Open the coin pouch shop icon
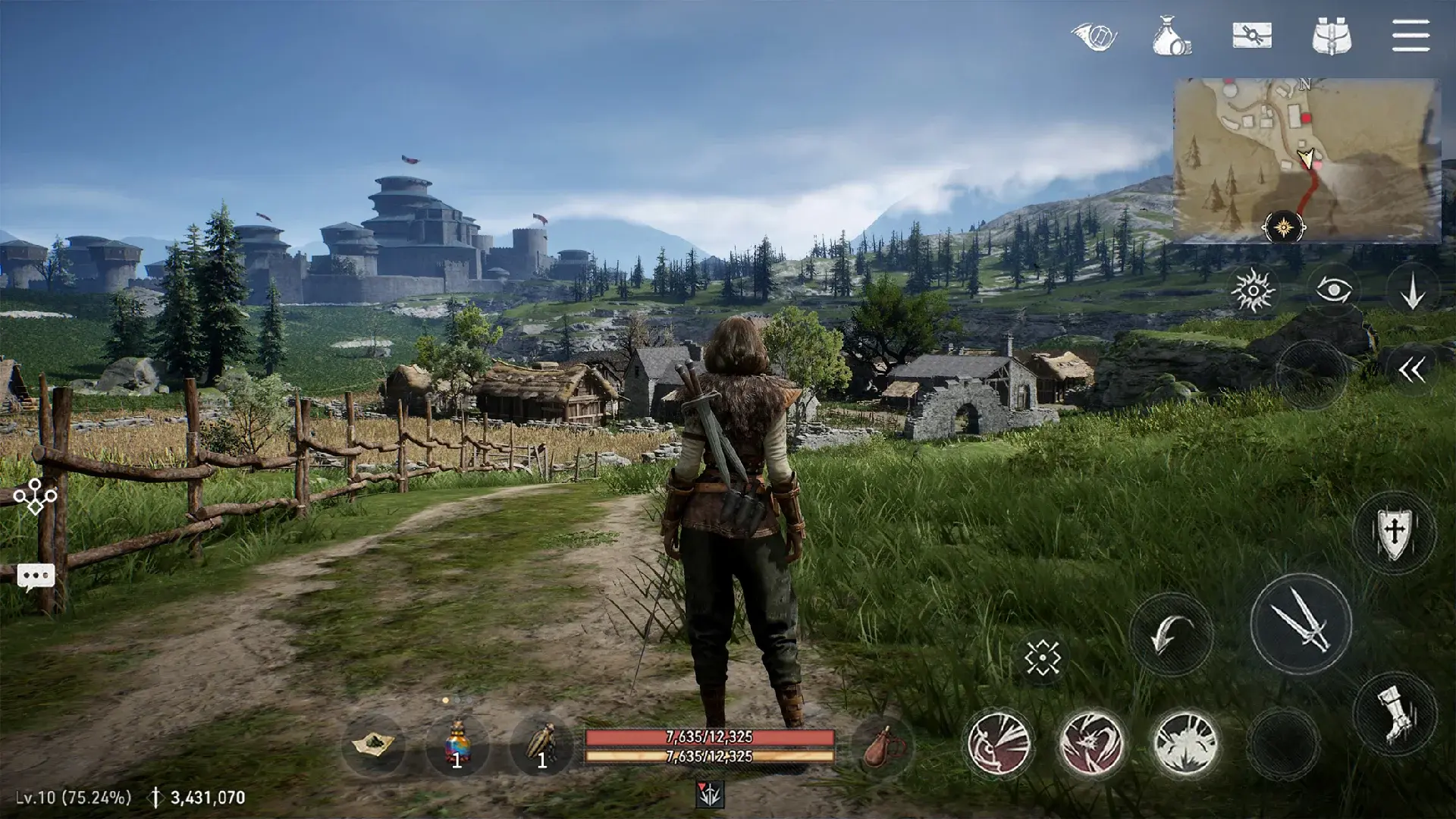 [1171, 36]
